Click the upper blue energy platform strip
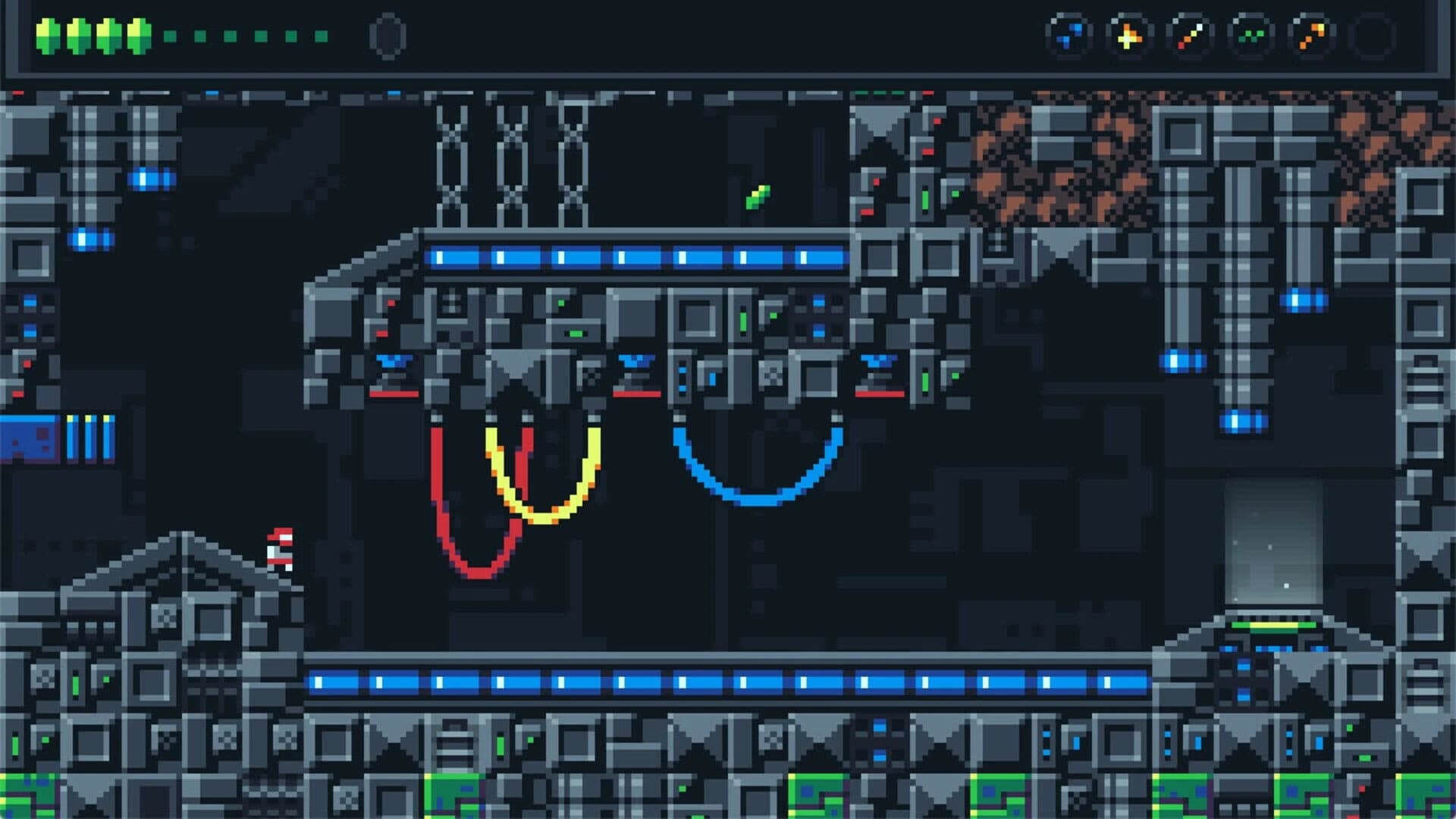The width and height of the screenshot is (1456, 819). point(637,258)
